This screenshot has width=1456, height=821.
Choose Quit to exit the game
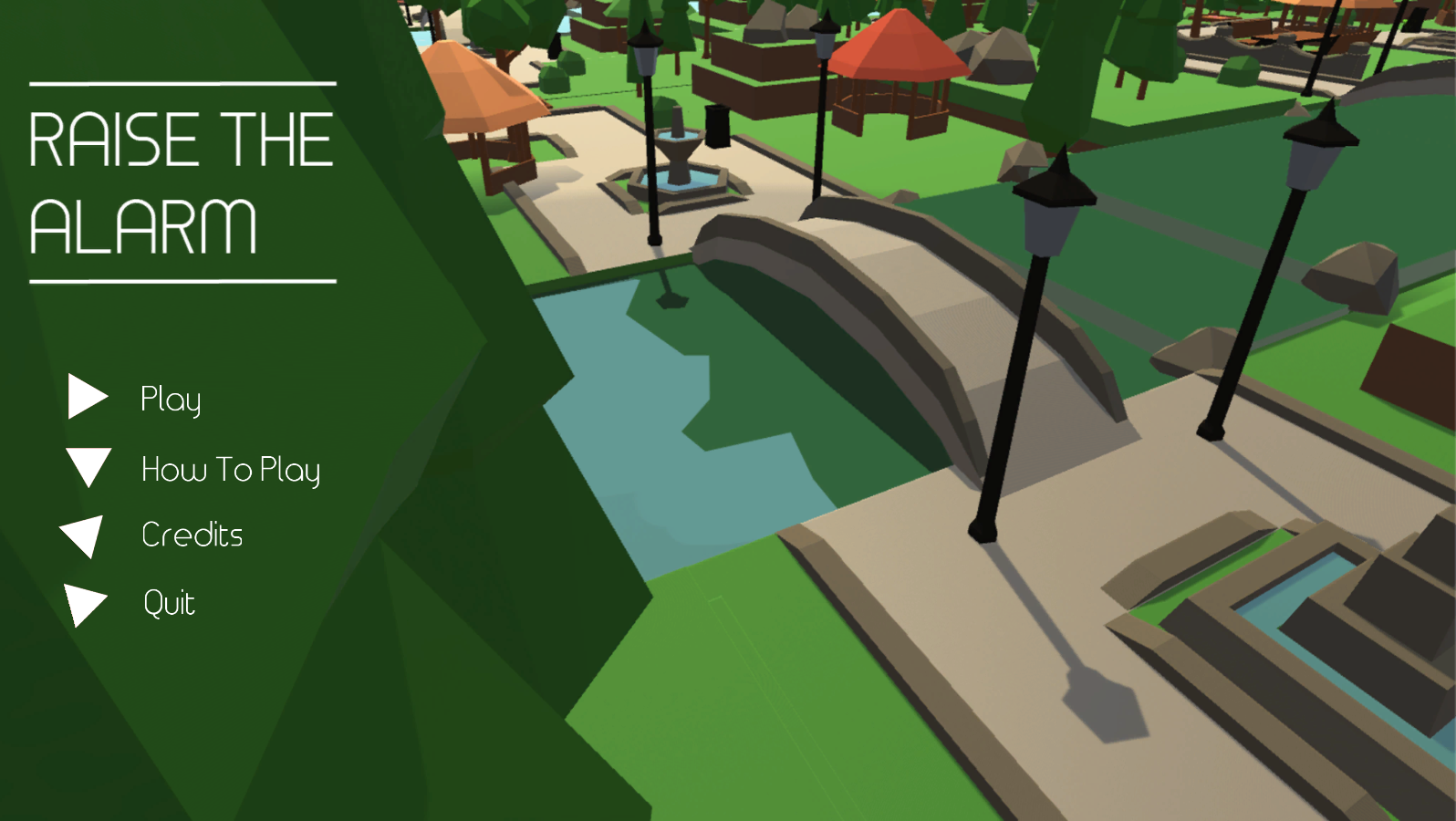[x=170, y=603]
